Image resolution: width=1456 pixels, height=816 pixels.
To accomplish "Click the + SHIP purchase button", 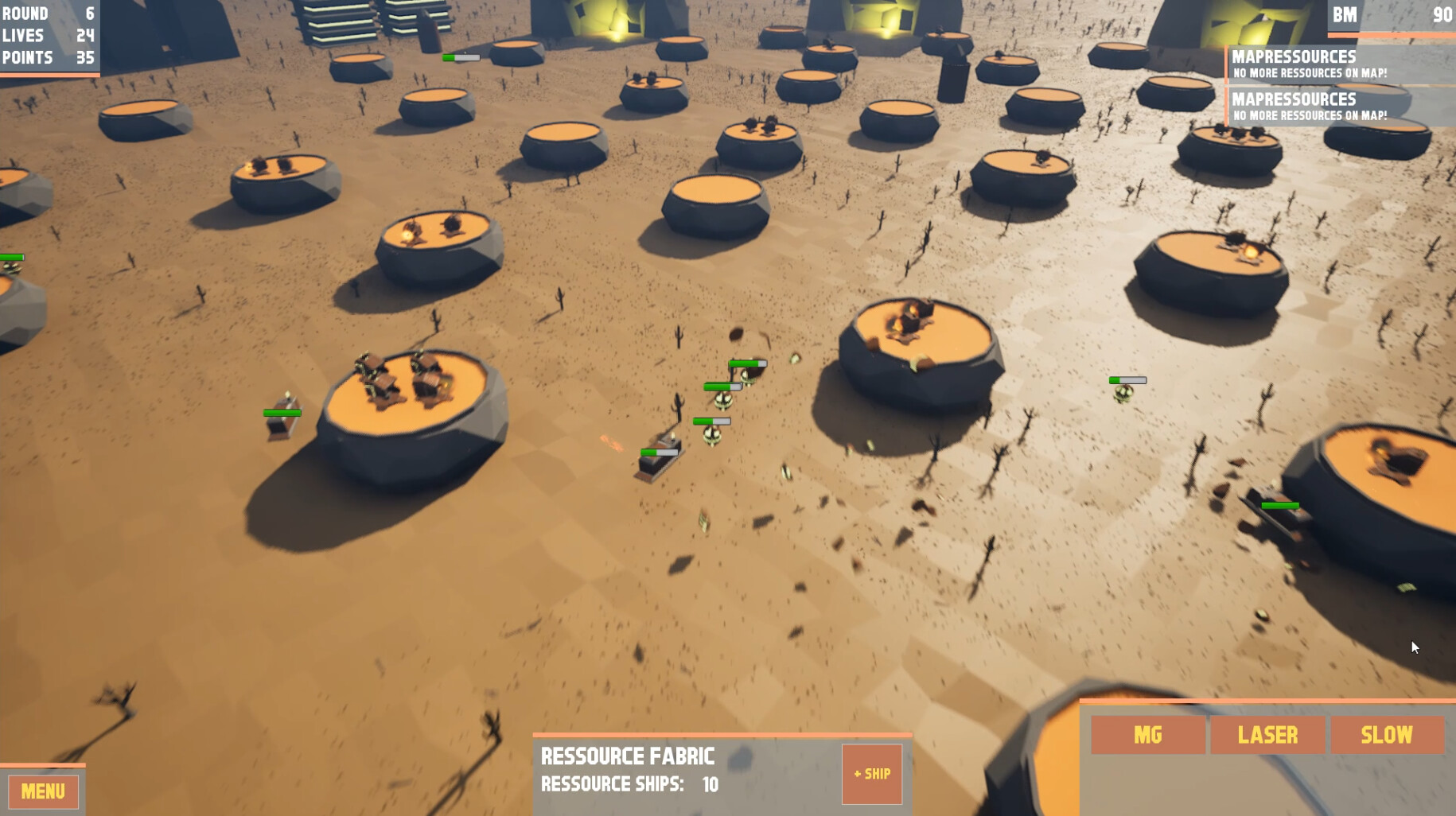I will 872,773.
